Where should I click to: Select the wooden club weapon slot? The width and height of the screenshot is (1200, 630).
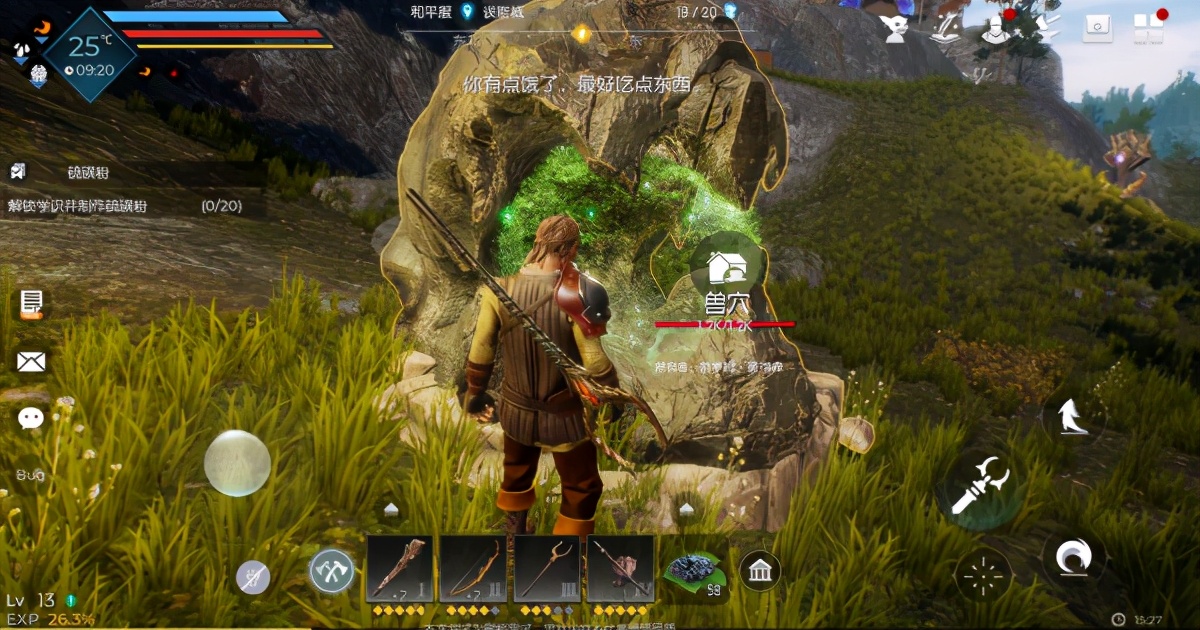tap(400, 569)
